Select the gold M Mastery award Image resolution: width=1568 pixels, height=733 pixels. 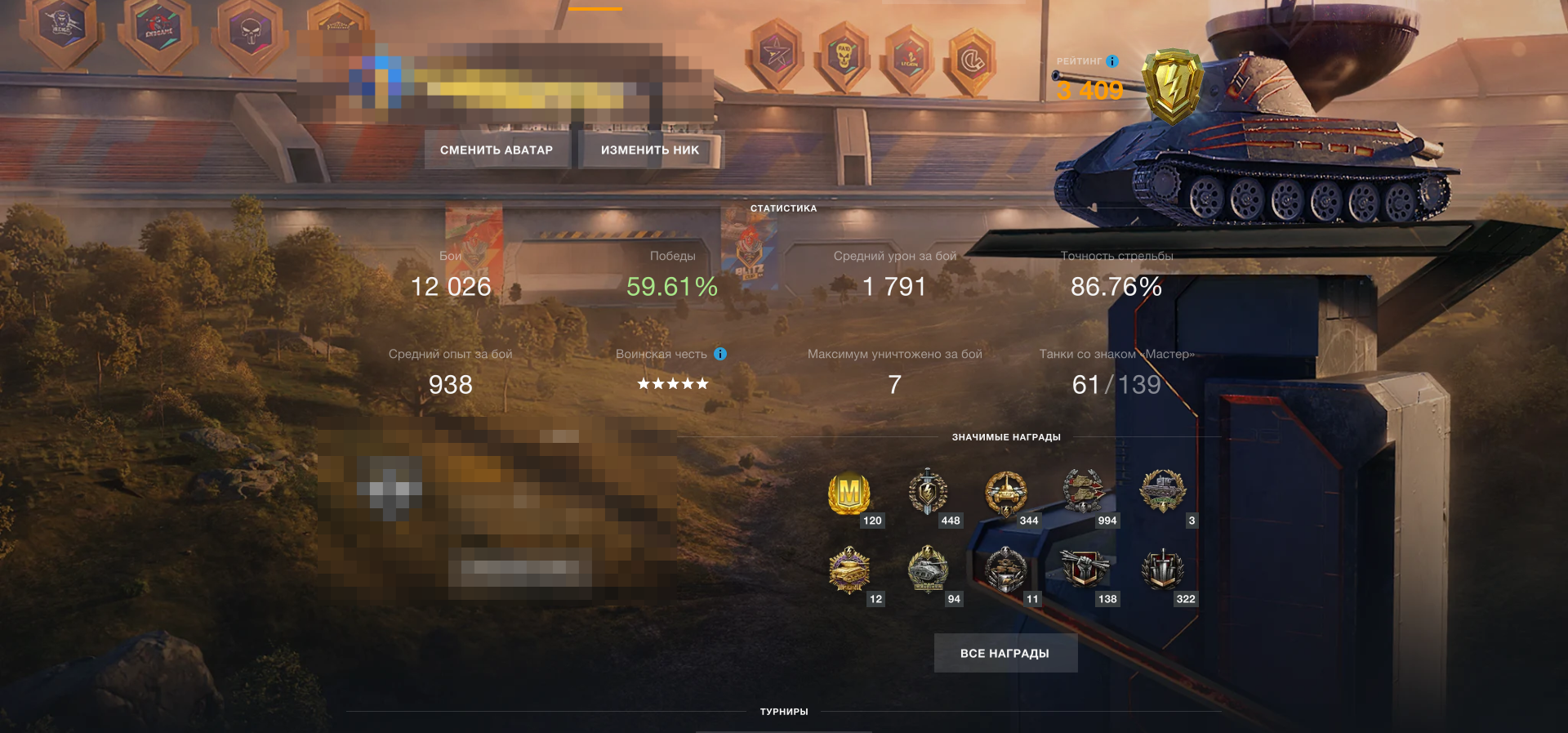[849, 493]
